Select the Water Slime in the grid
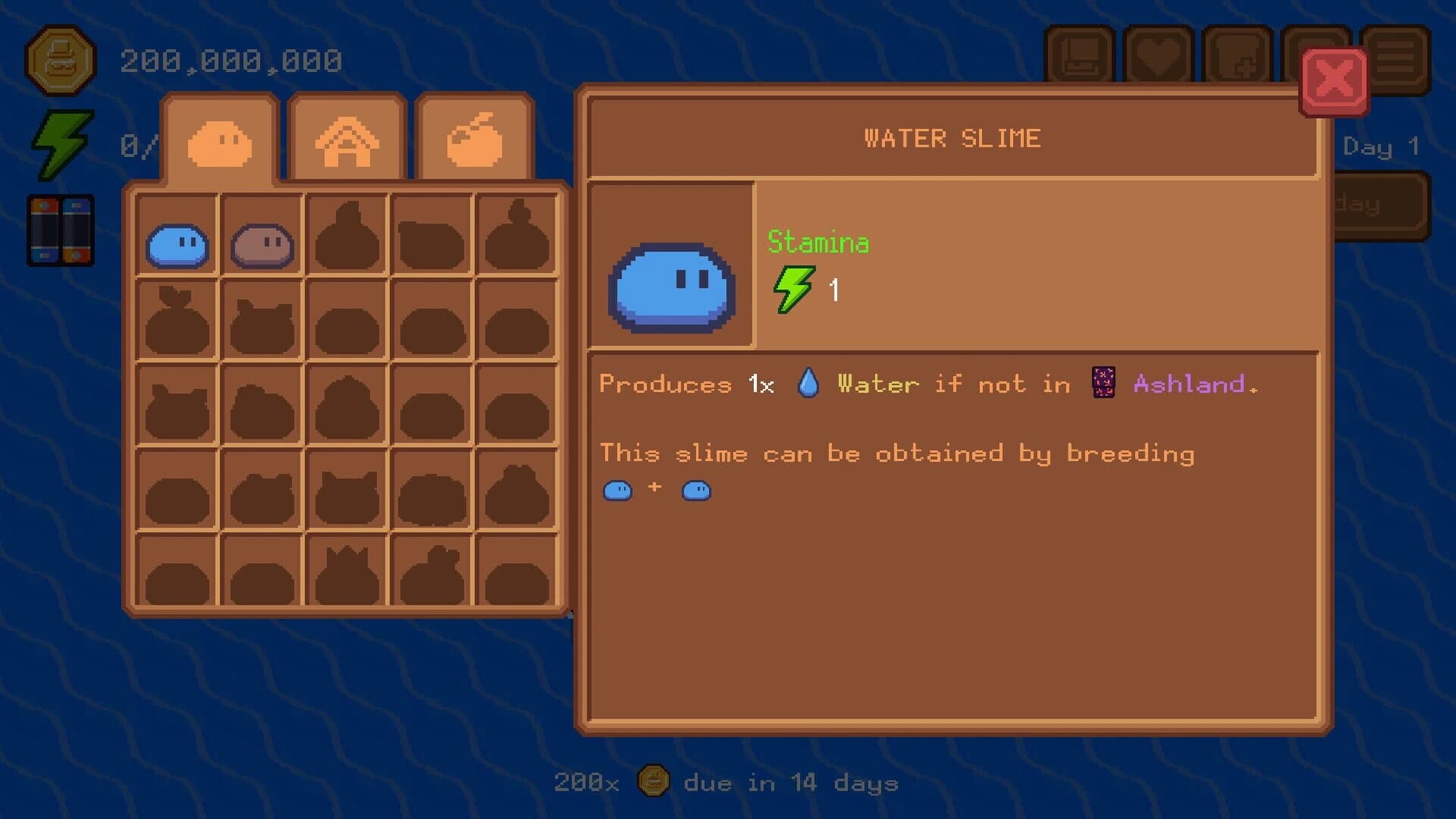The width and height of the screenshot is (1456, 819). point(179,243)
